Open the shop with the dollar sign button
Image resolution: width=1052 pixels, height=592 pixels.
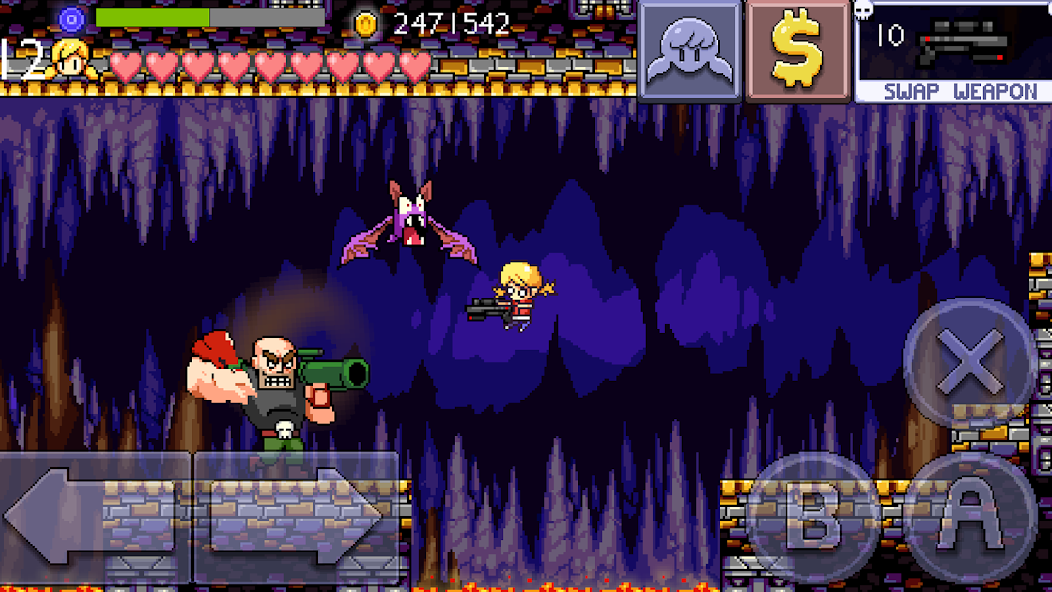coord(797,50)
